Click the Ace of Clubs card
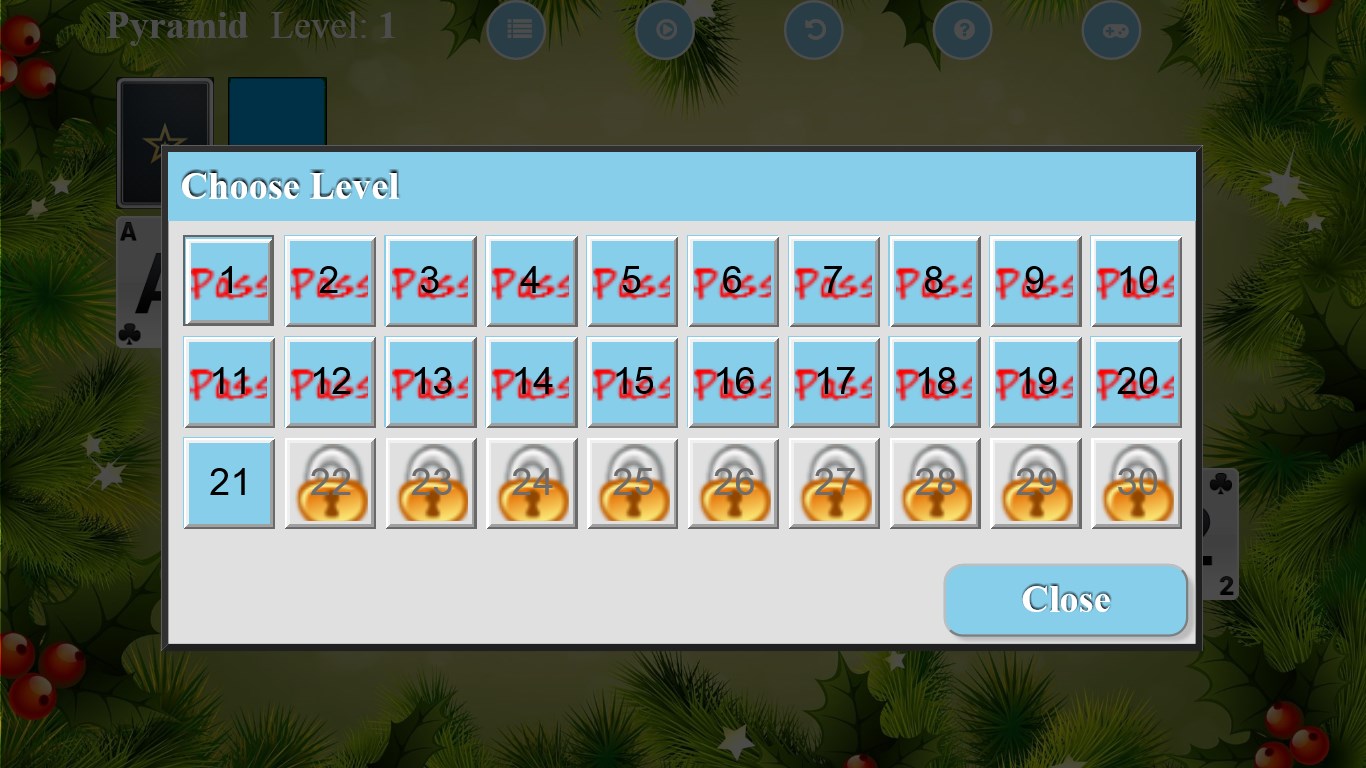The image size is (1366, 768). coord(140,280)
